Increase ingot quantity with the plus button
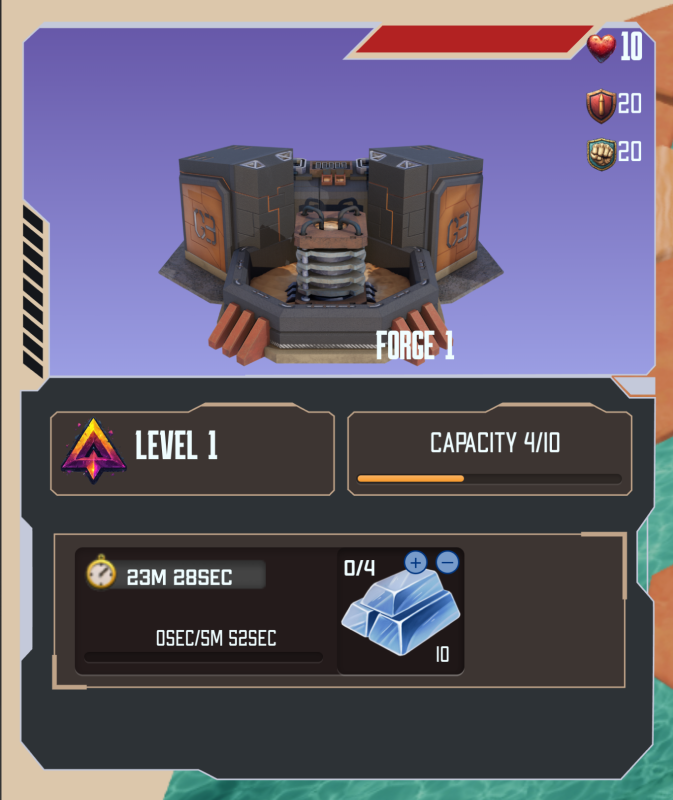The image size is (673, 800). coord(415,563)
